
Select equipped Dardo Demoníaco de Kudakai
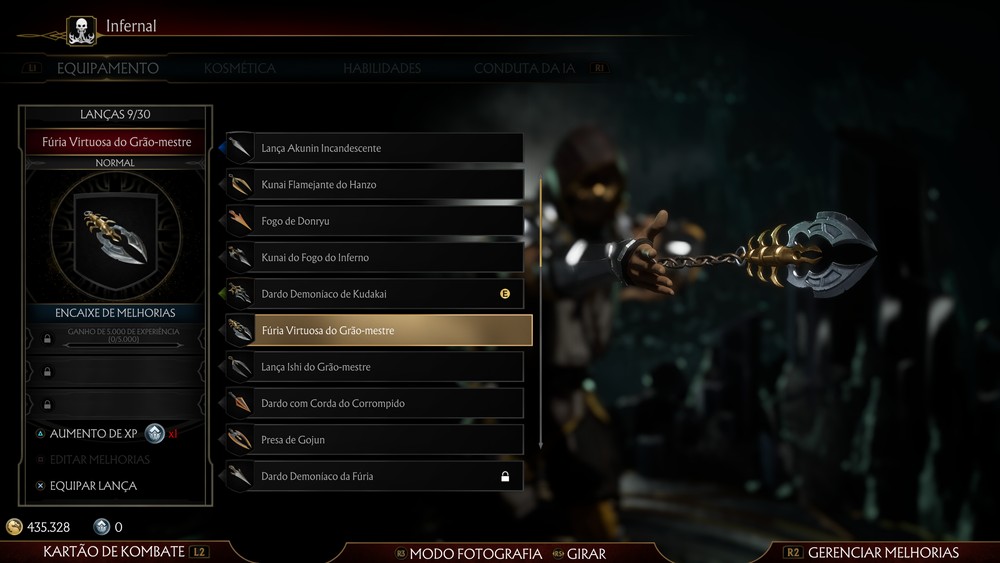(x=374, y=294)
